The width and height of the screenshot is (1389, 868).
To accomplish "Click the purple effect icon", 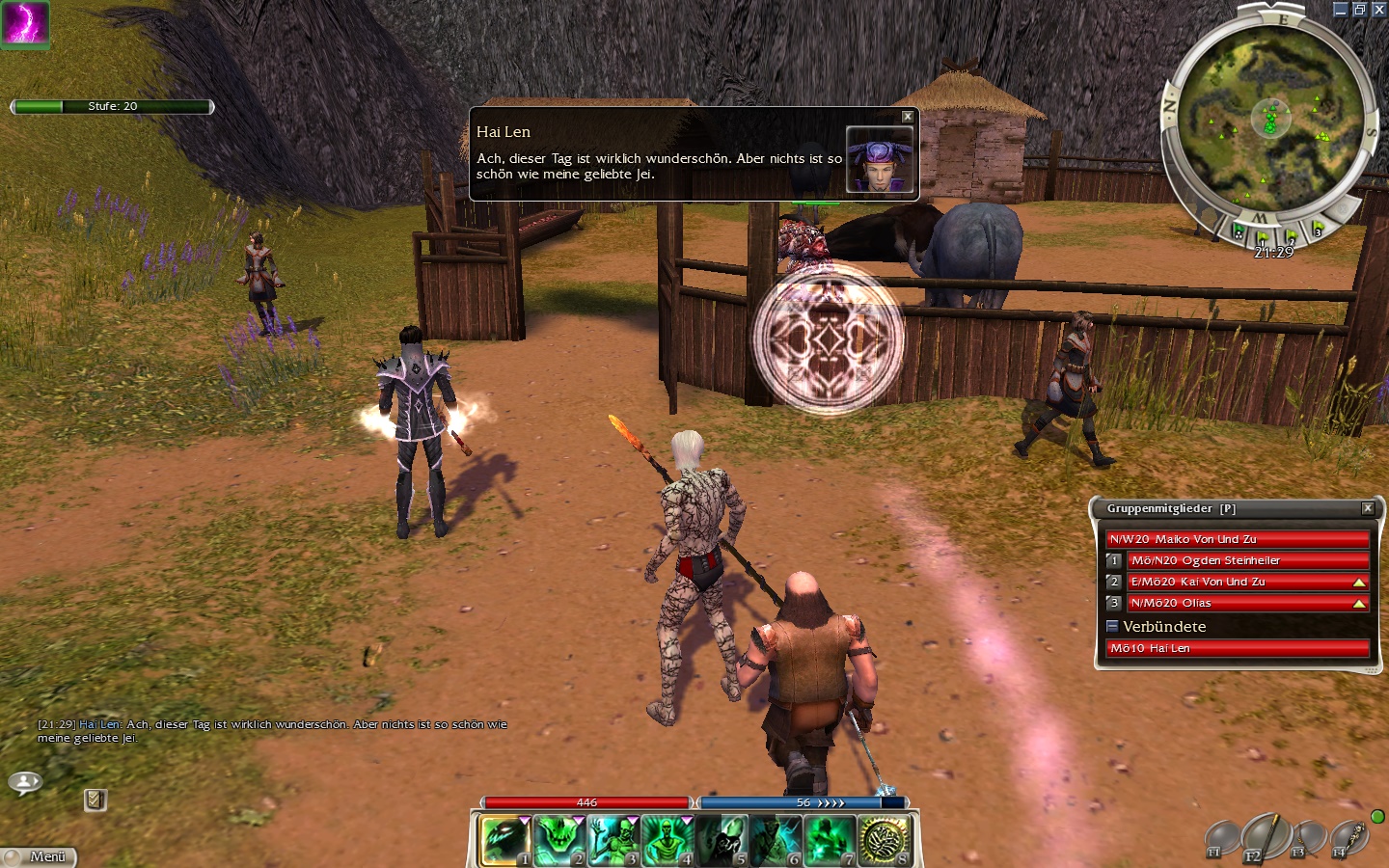I will (24, 23).
